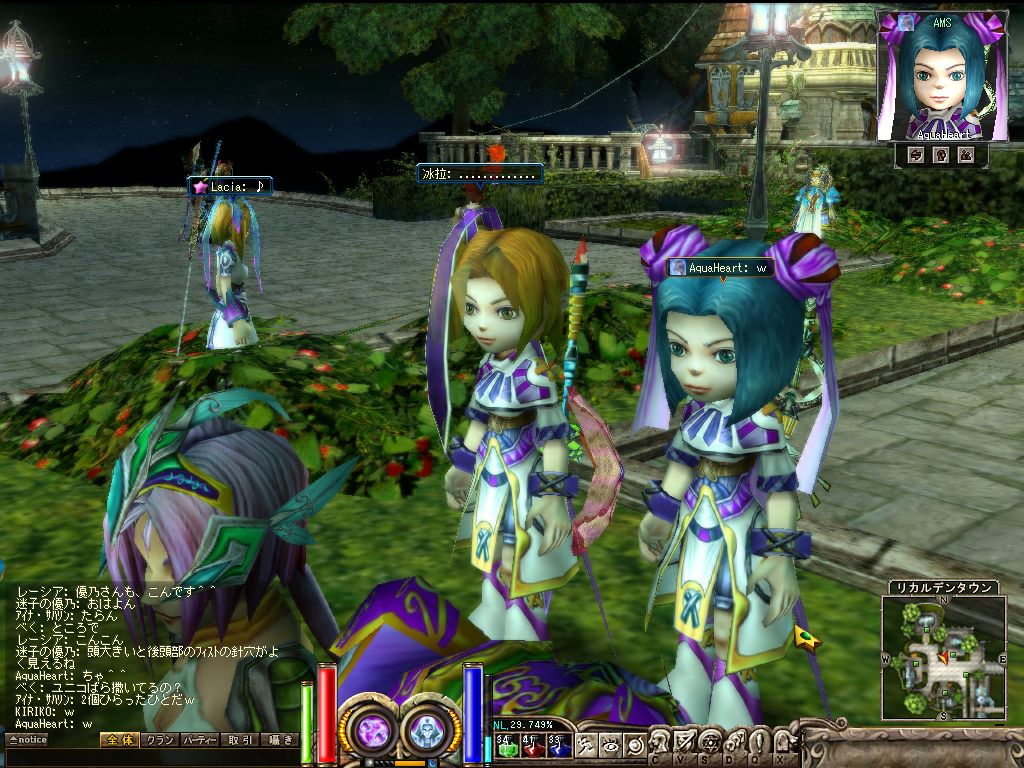Use the red health potion slot

click(532, 744)
